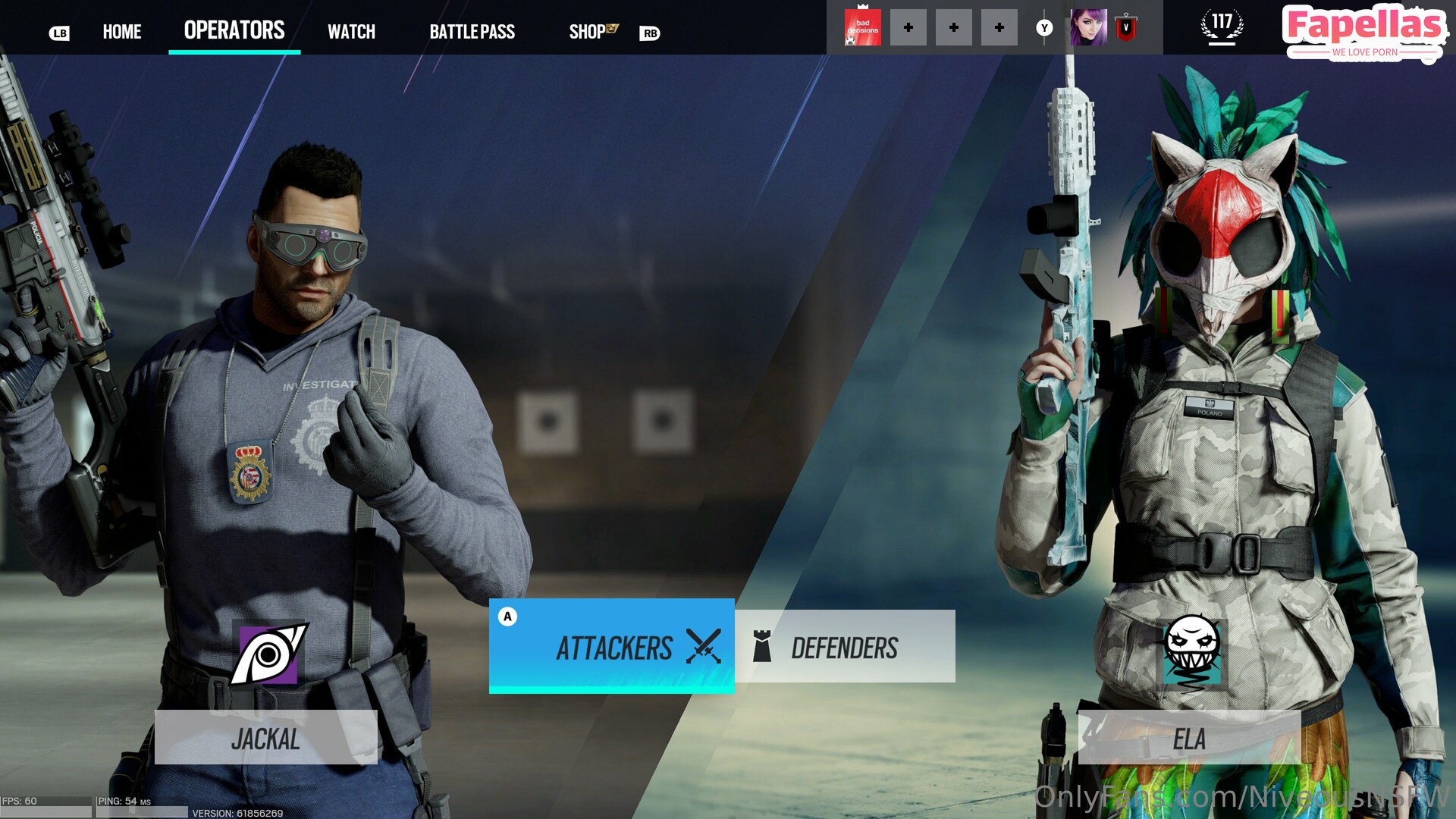Open the Watch tab
Screen dimensions: 1456x819
tap(351, 32)
